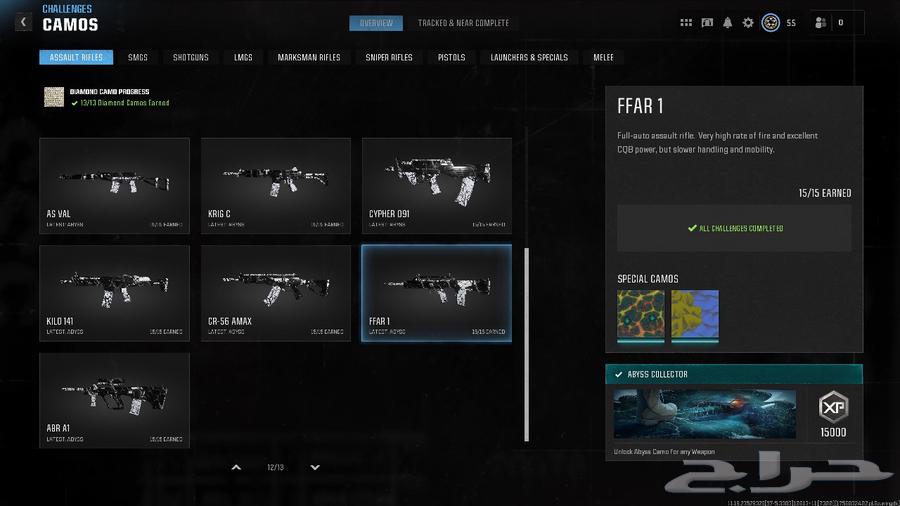View Marksman Rifles camos
The image size is (900, 506).
[309, 58]
